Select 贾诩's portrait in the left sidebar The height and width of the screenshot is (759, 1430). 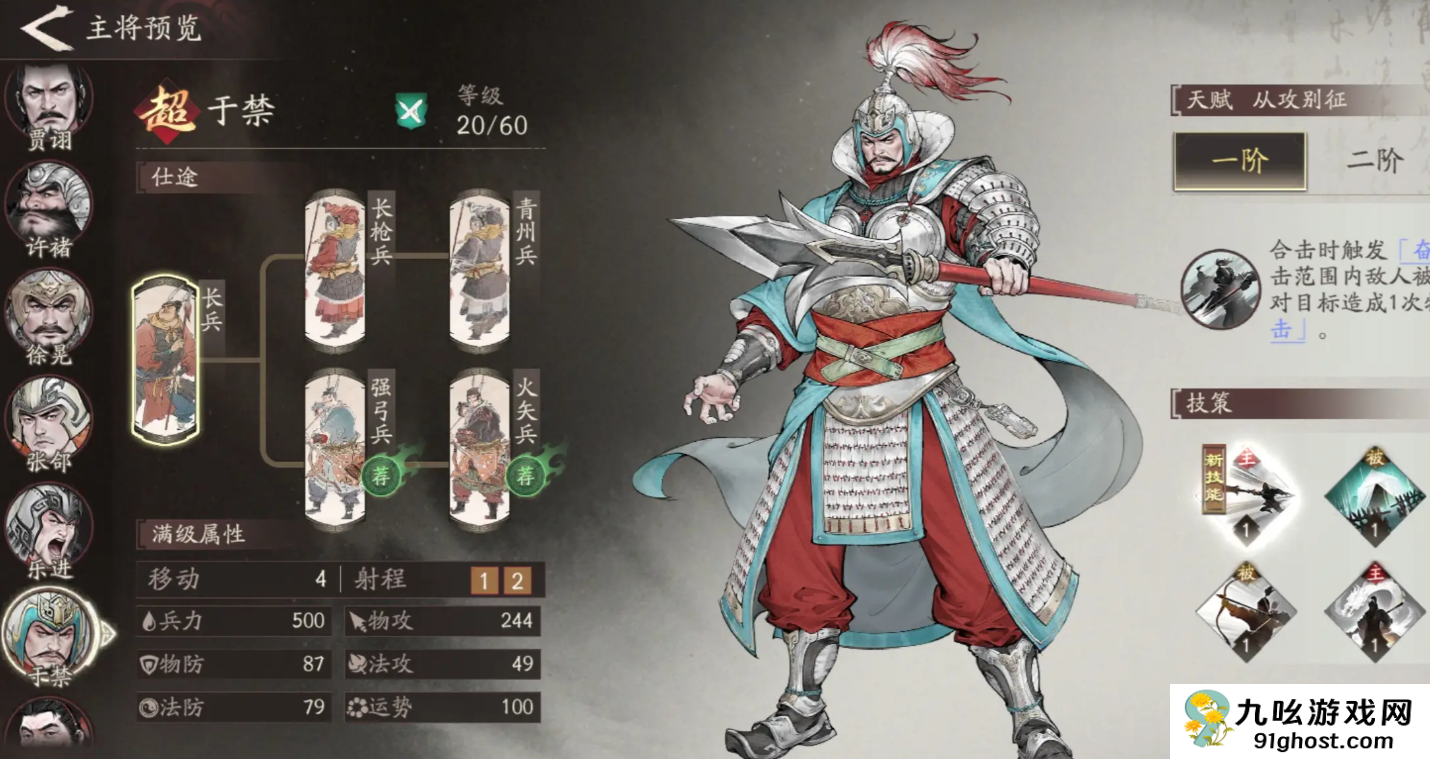(x=45, y=100)
